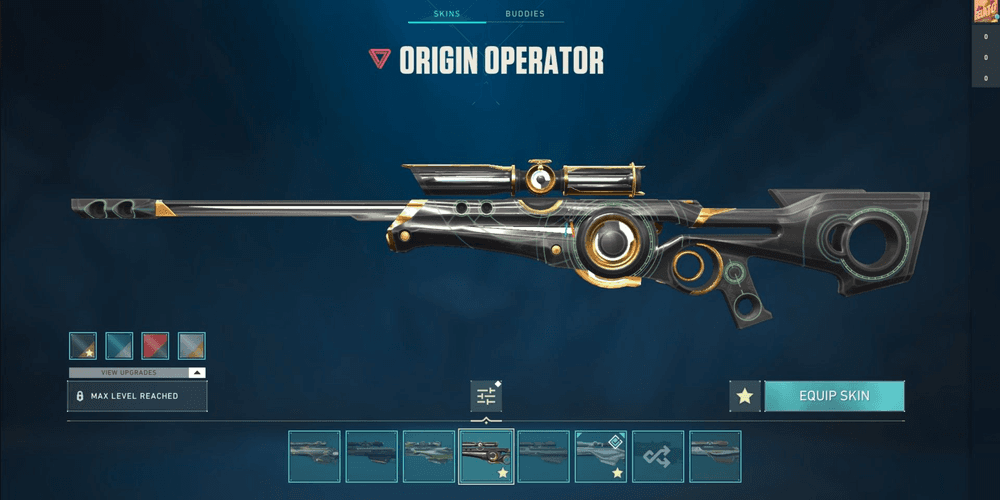Screen dimensions: 1000x500
Task: Select the black and gold favorited variant swatch
Action: pyautogui.click(x=83, y=346)
